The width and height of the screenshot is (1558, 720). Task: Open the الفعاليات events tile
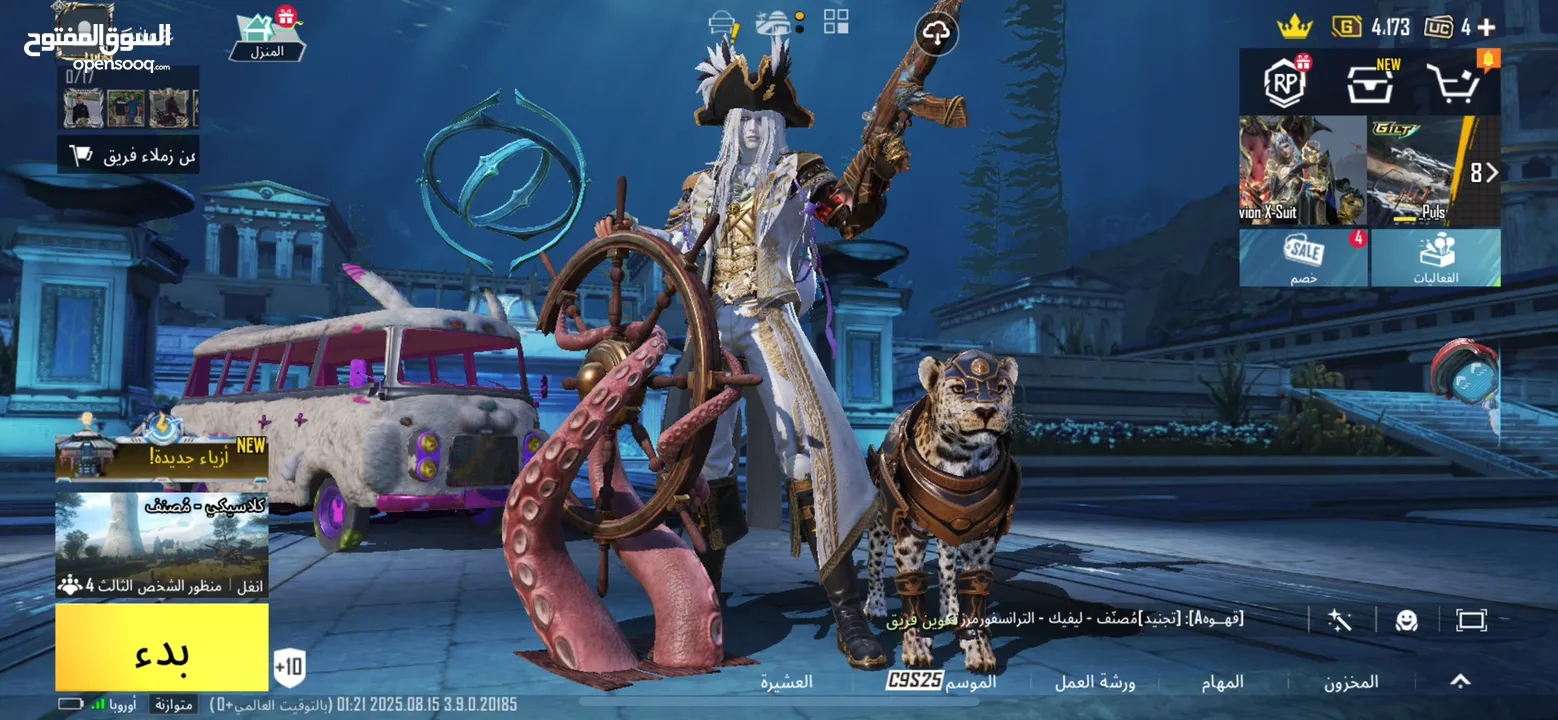(1435, 258)
